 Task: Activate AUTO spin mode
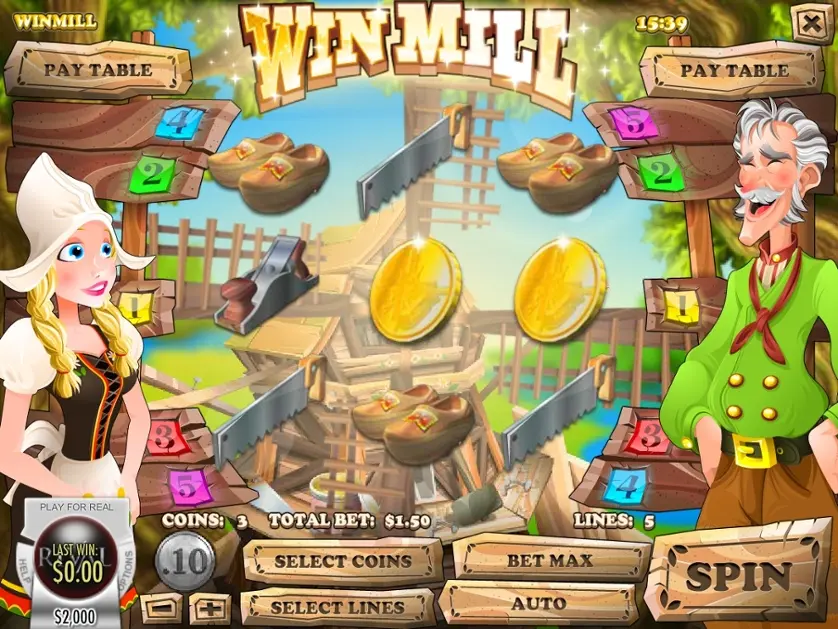pos(539,604)
